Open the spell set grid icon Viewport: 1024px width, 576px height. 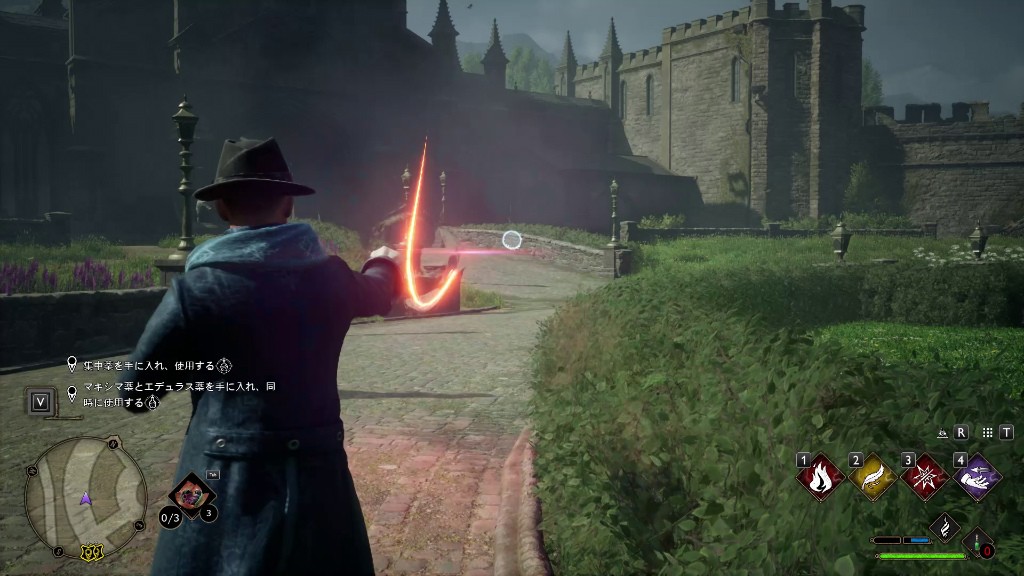click(x=987, y=433)
